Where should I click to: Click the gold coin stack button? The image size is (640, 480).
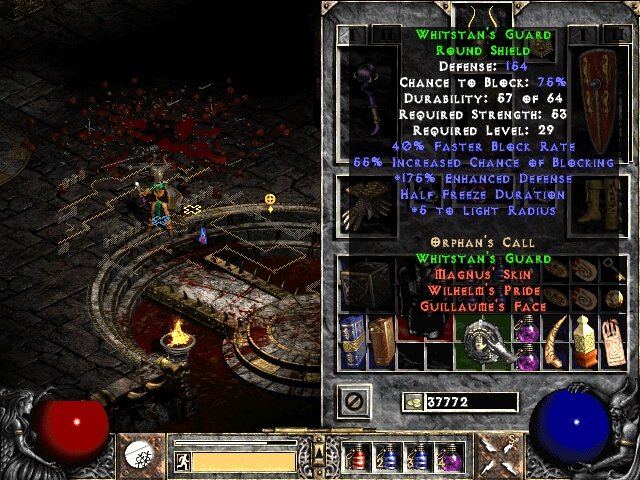coord(411,402)
